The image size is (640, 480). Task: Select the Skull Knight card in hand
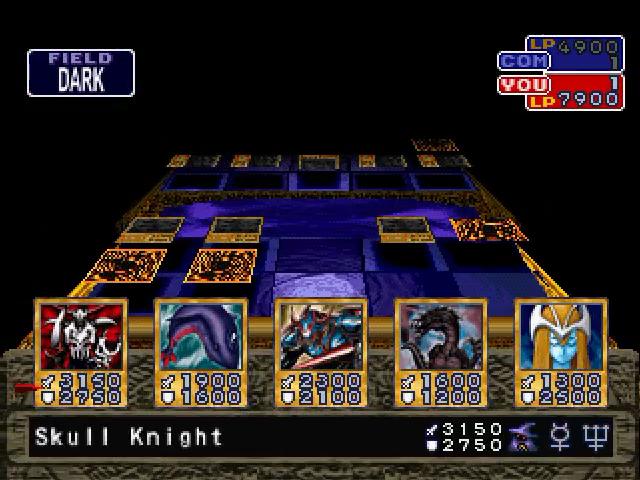[80, 350]
